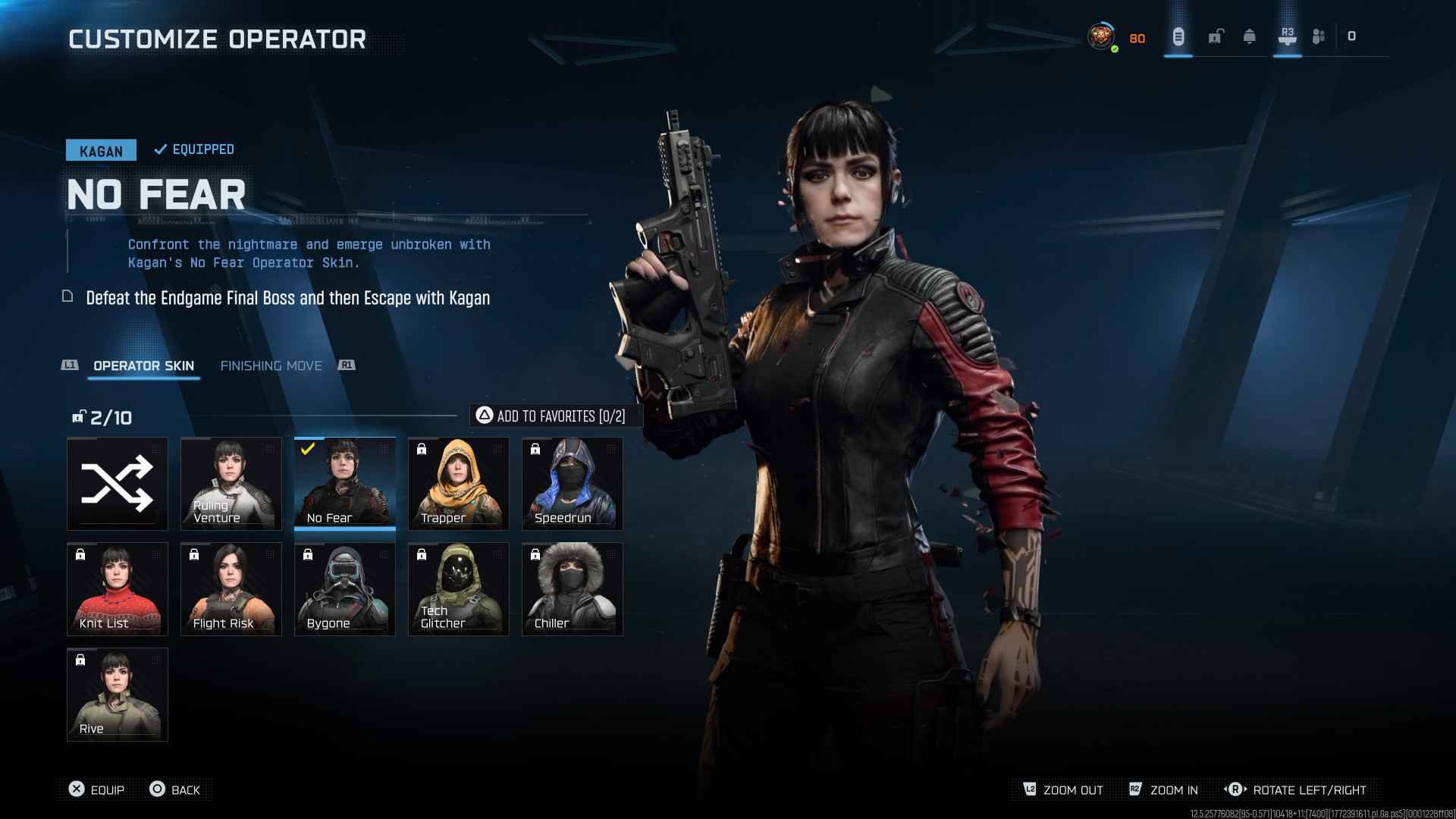Switch to the Finishing Move tab
The width and height of the screenshot is (1456, 819).
pyautogui.click(x=271, y=366)
